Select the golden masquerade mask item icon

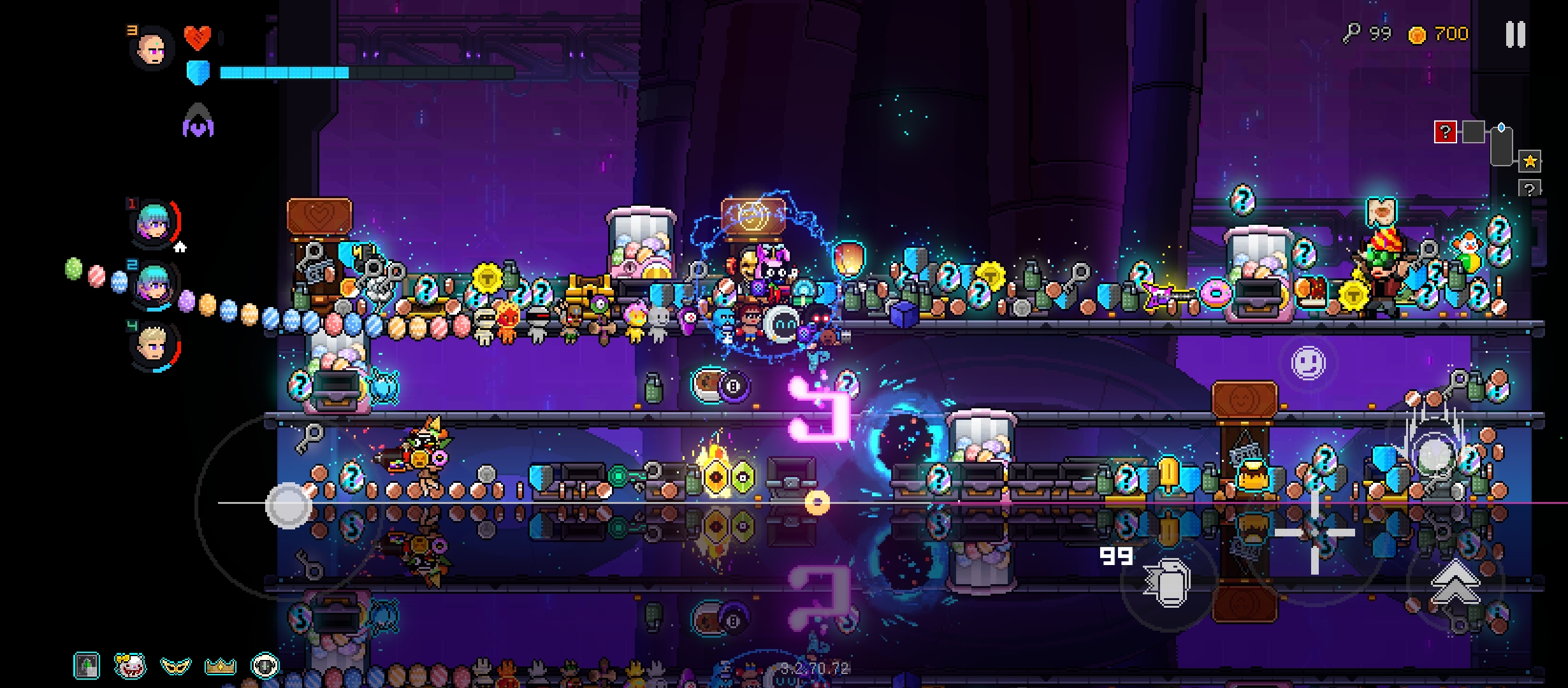coord(175,666)
